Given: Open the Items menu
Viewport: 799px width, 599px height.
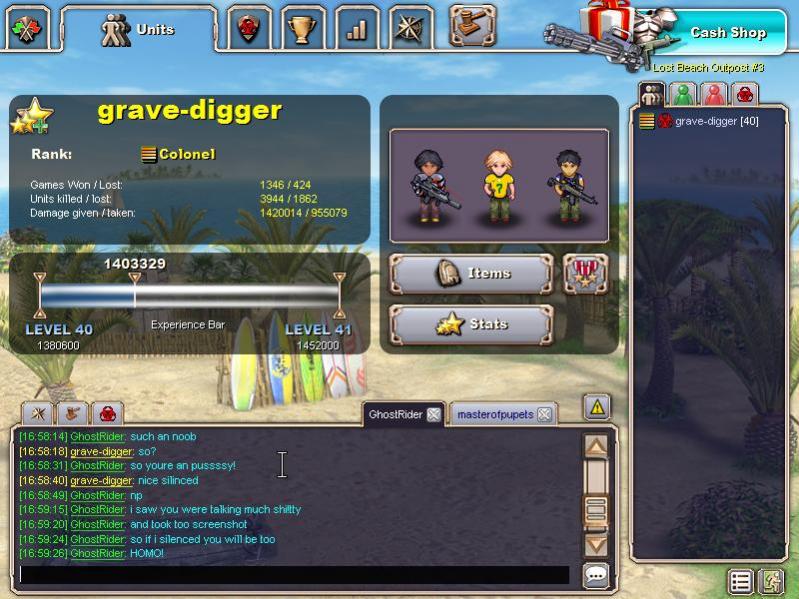Looking at the screenshot, I should pos(470,273).
